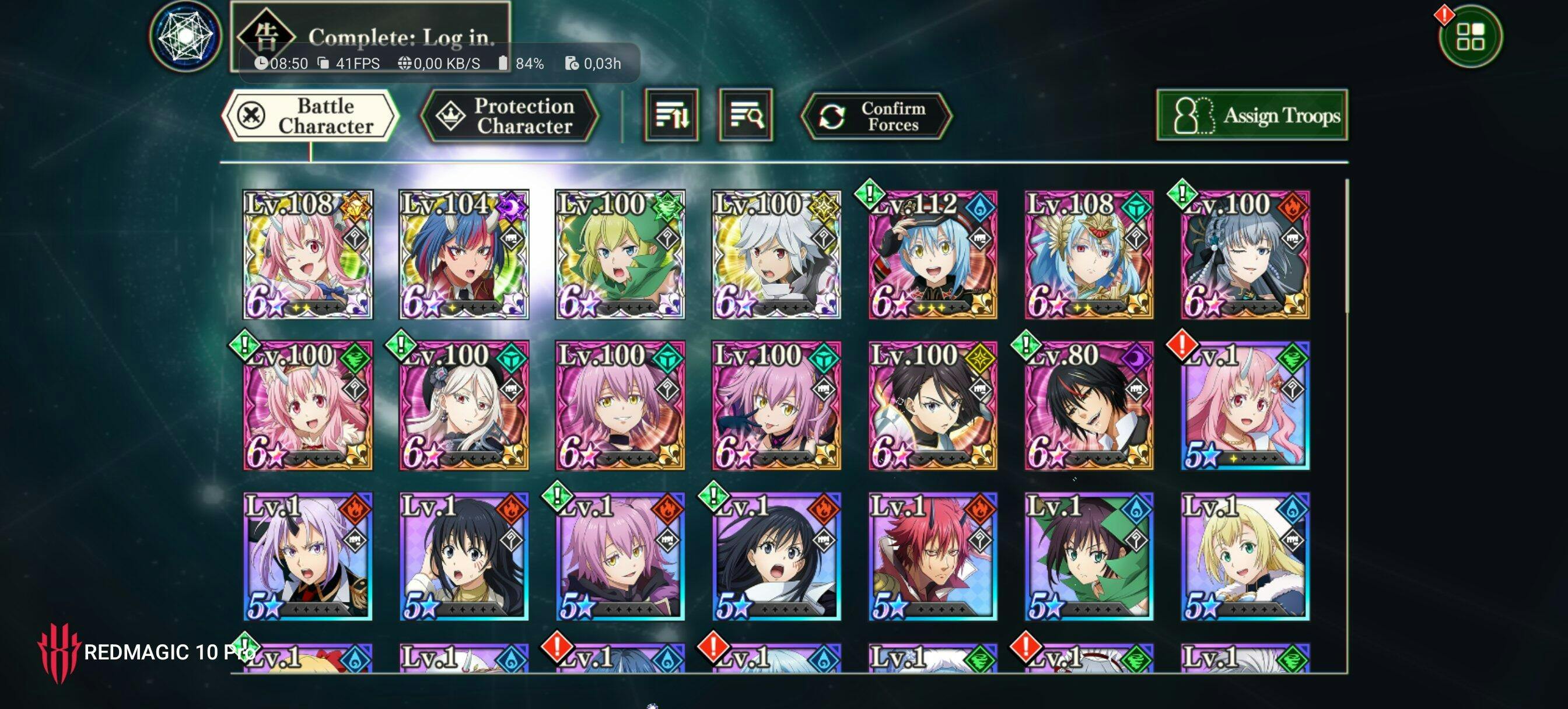Viewport: 1568px width, 709px height.
Task: Pick the Lv.100 green-hooded blonde character
Action: (x=619, y=254)
